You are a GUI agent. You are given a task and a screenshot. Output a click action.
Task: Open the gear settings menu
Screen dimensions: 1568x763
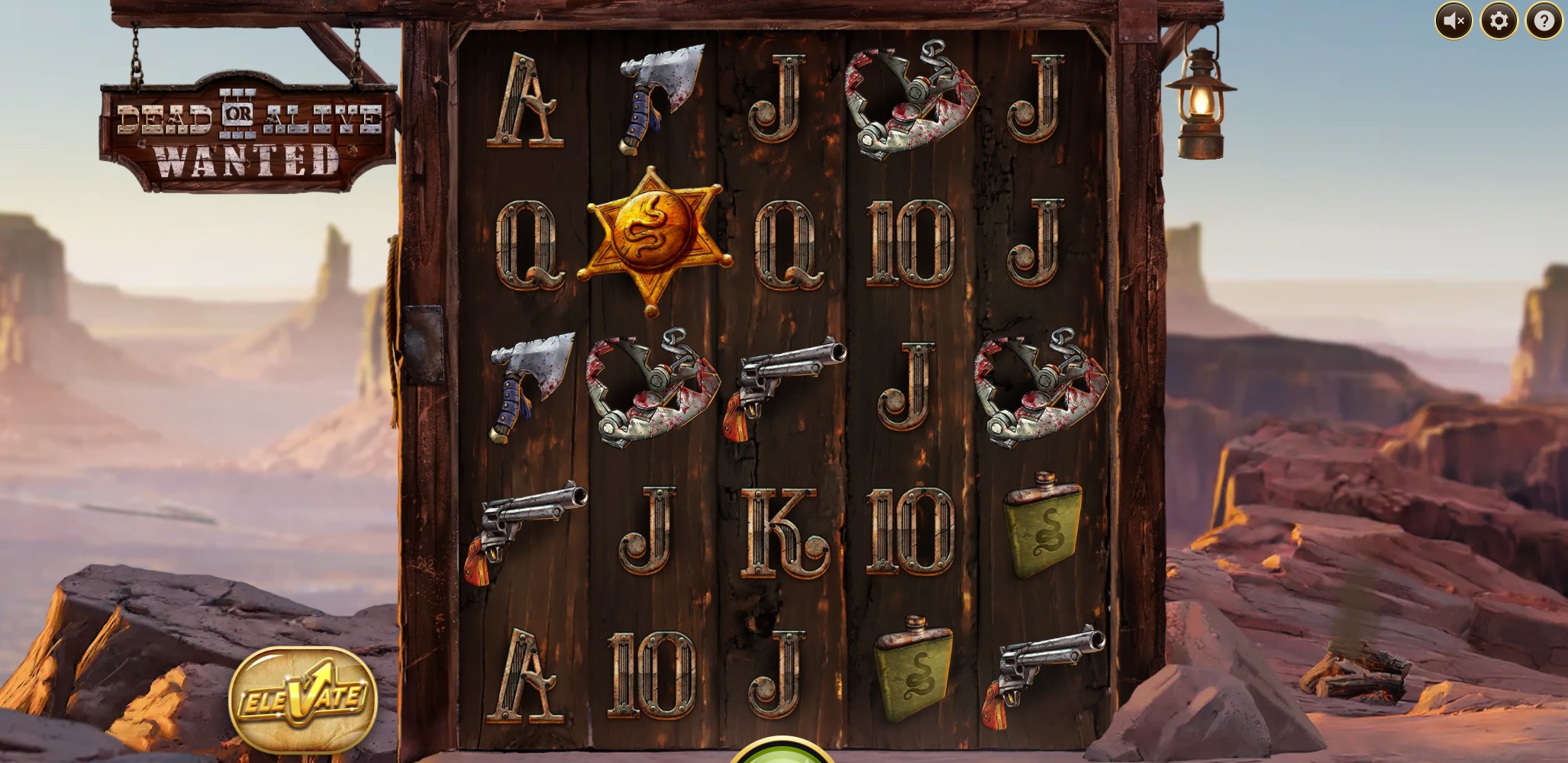[1499, 21]
